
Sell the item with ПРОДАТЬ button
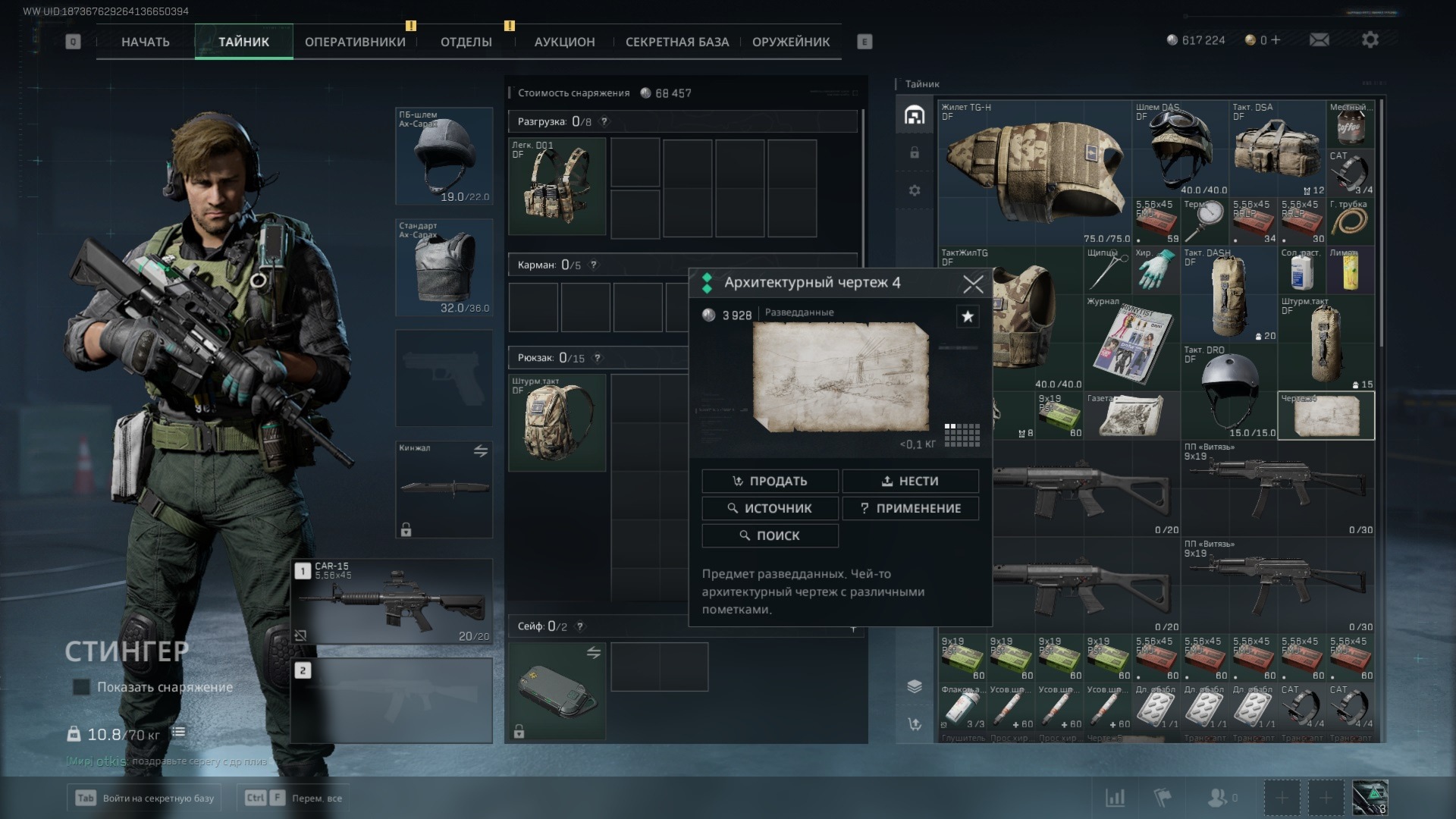(x=770, y=481)
